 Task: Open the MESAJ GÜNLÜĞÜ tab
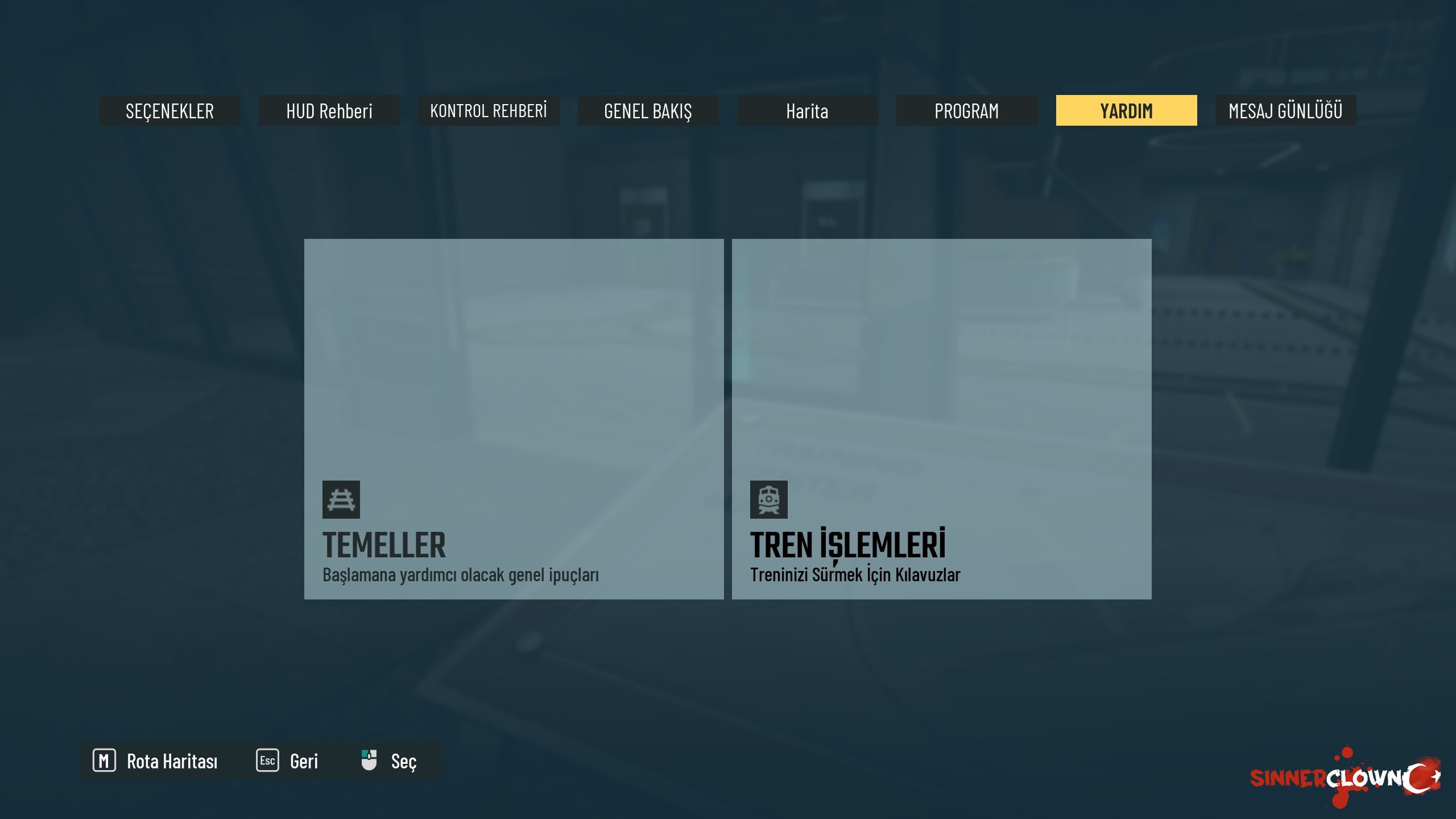click(1285, 110)
